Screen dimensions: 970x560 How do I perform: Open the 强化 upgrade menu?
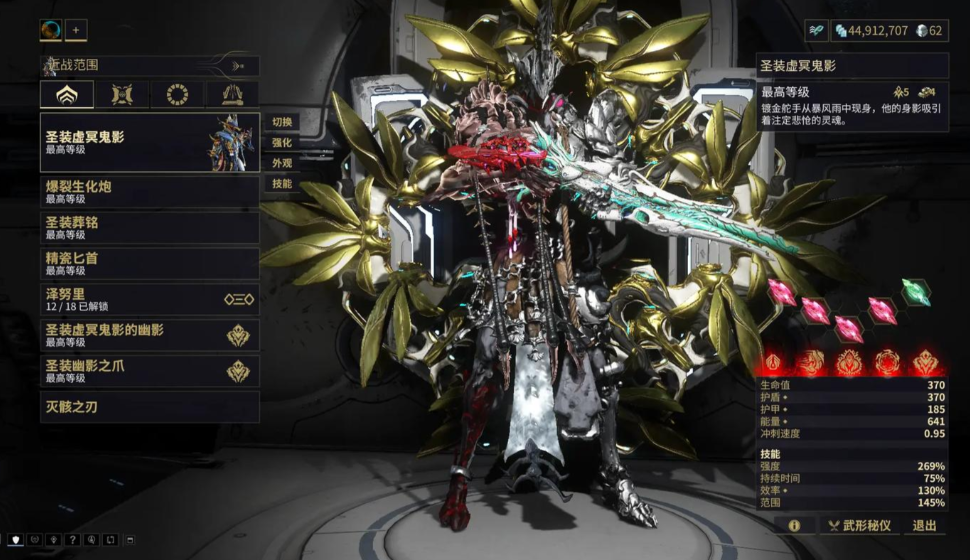(x=282, y=143)
